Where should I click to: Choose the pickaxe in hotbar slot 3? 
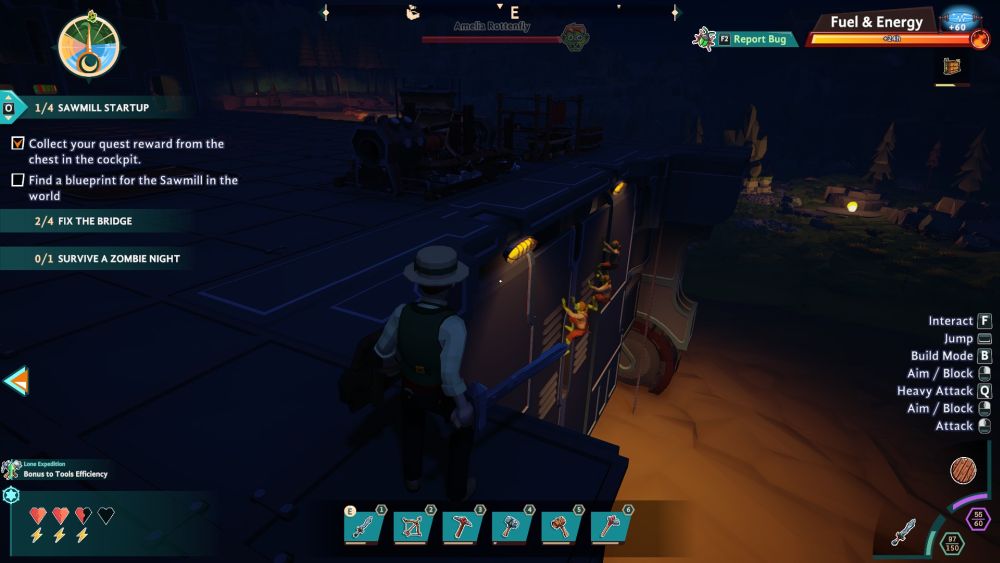tap(462, 526)
